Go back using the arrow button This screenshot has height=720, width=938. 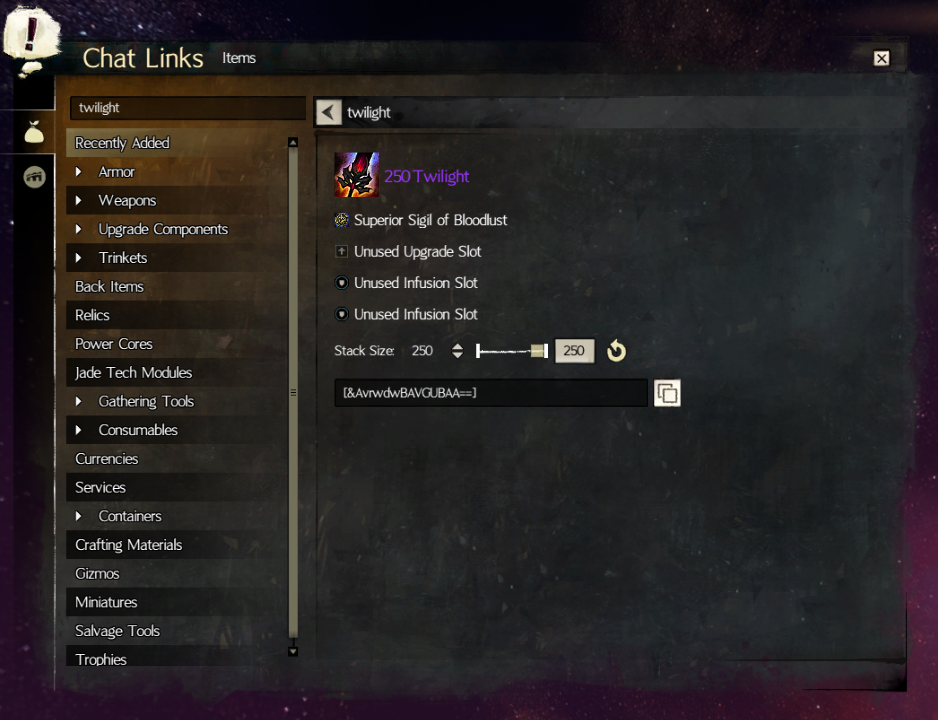pos(328,112)
